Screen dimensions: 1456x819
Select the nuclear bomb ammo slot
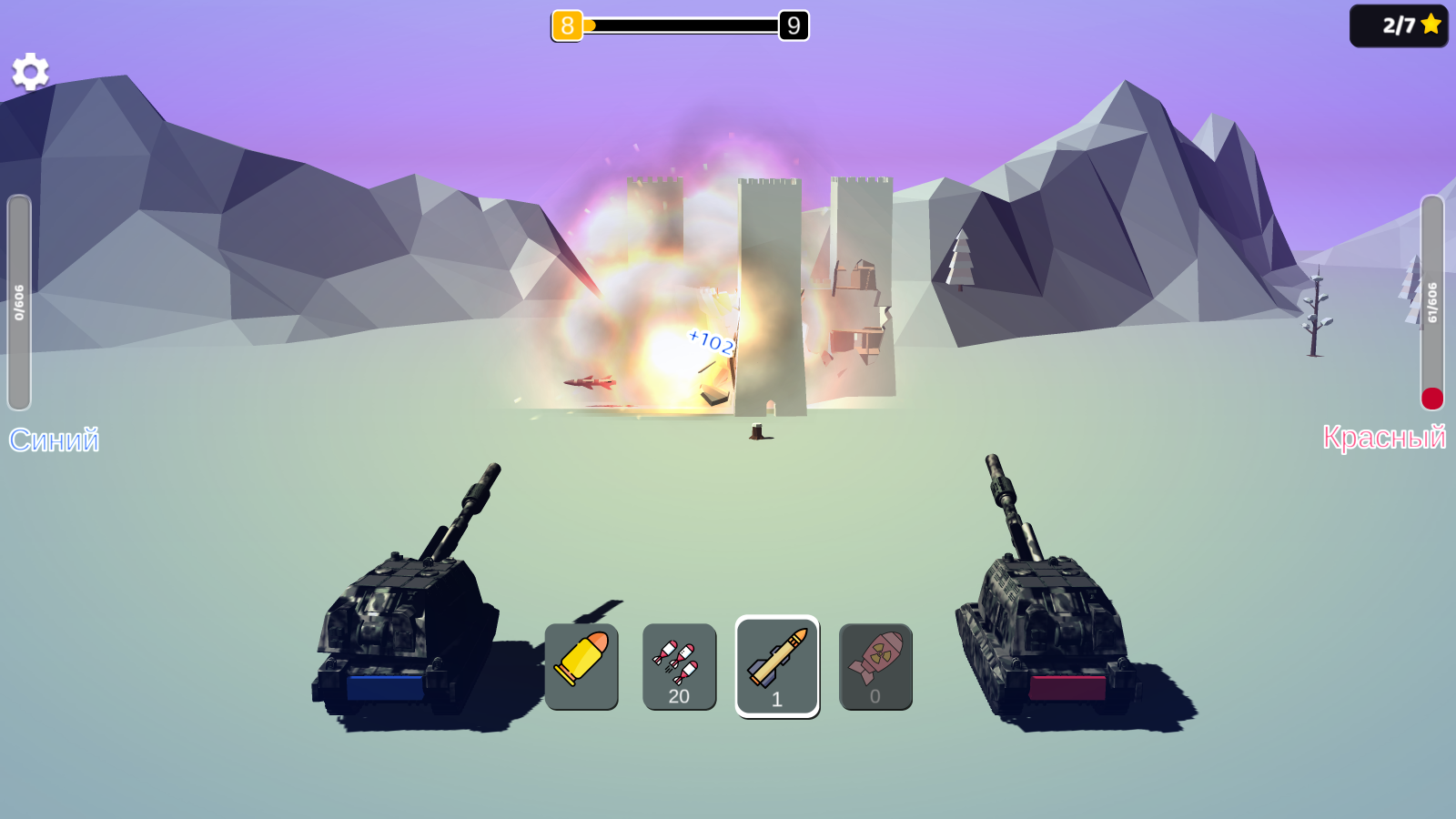(875, 666)
